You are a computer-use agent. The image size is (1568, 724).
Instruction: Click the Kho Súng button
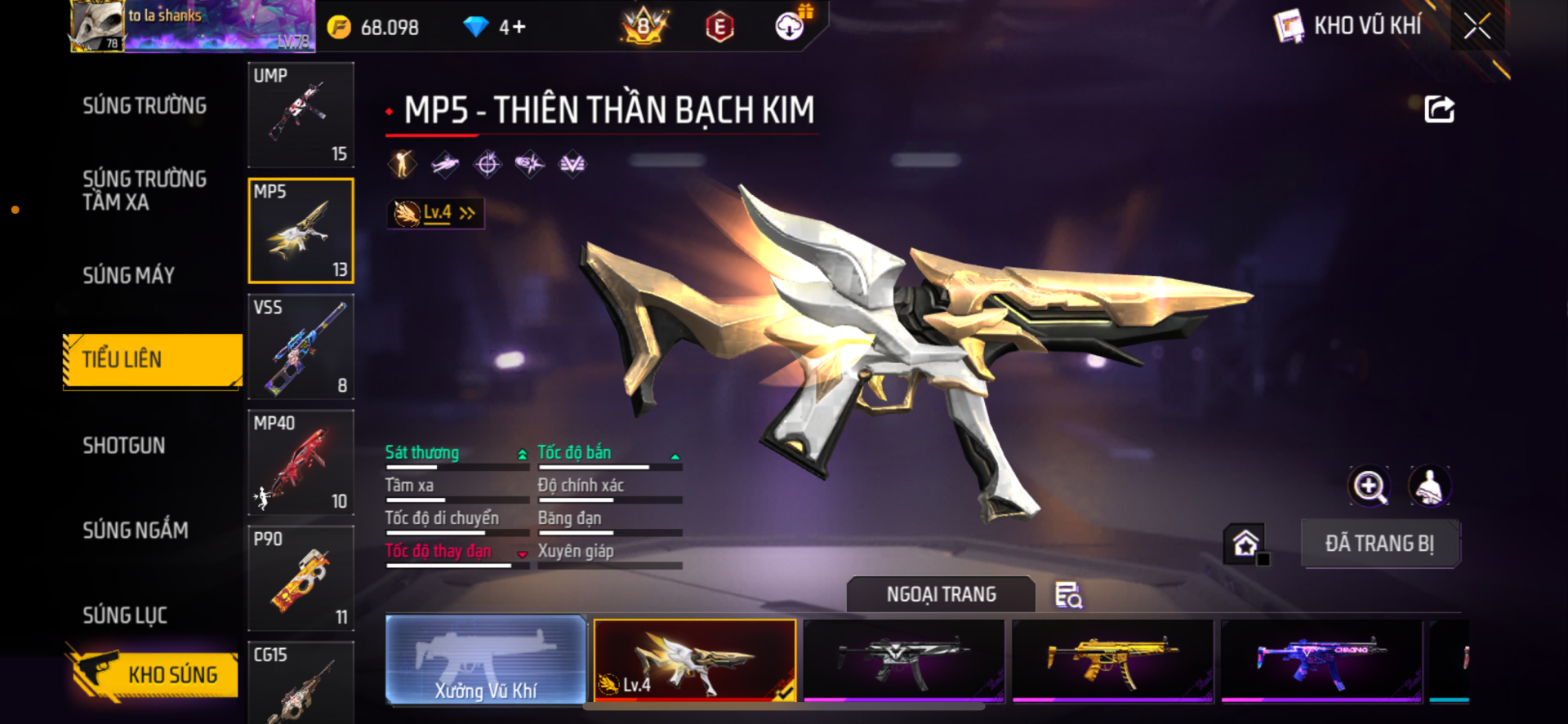(x=154, y=675)
